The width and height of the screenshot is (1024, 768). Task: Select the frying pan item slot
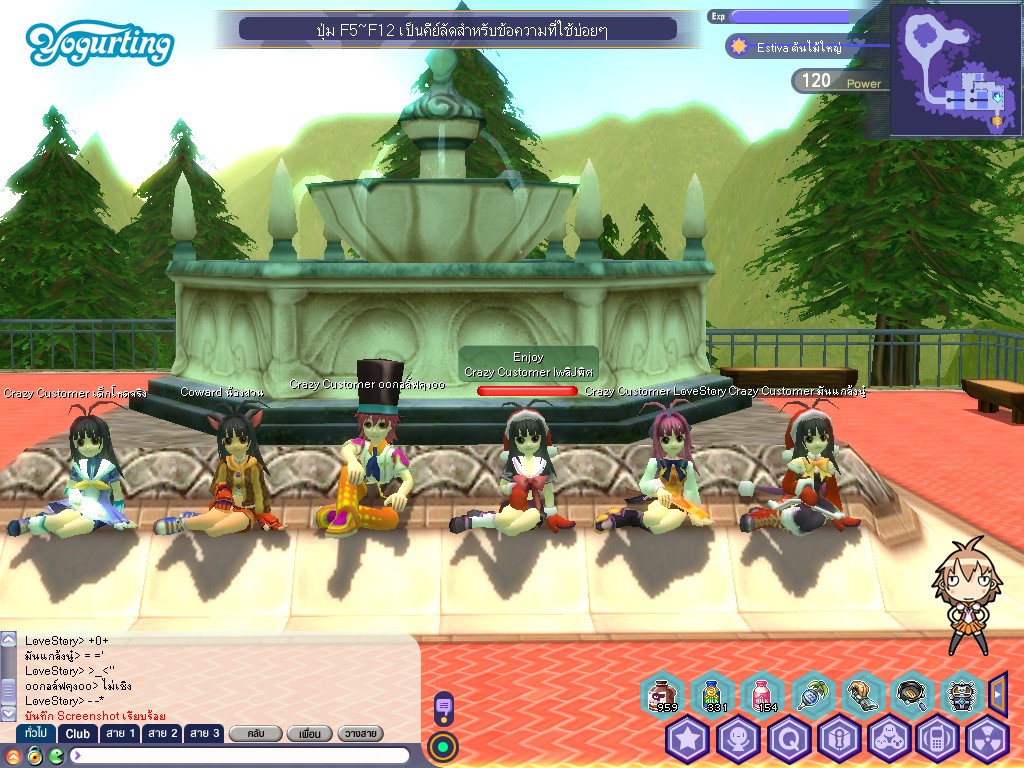(911, 694)
